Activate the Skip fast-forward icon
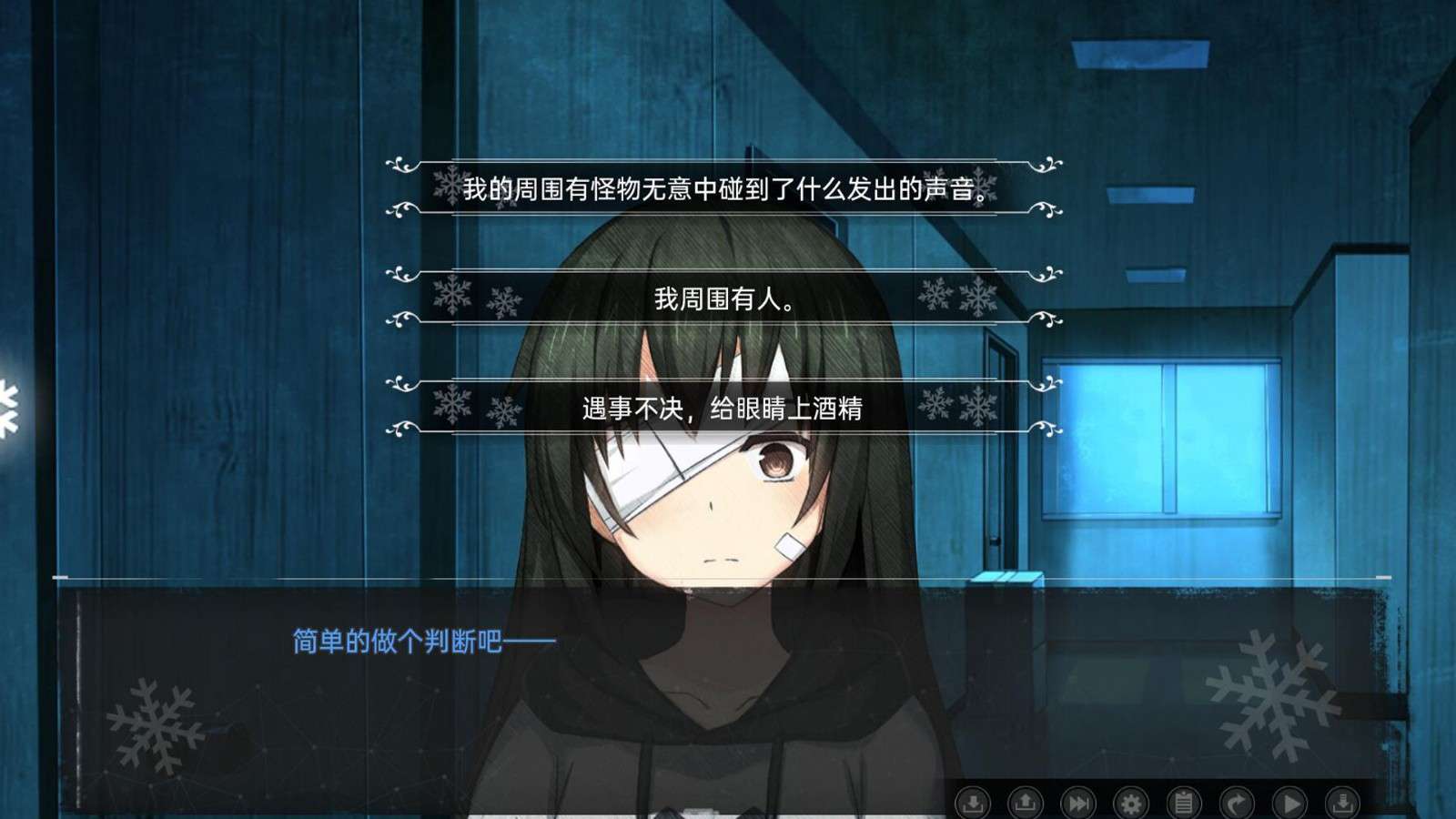 [1078, 802]
